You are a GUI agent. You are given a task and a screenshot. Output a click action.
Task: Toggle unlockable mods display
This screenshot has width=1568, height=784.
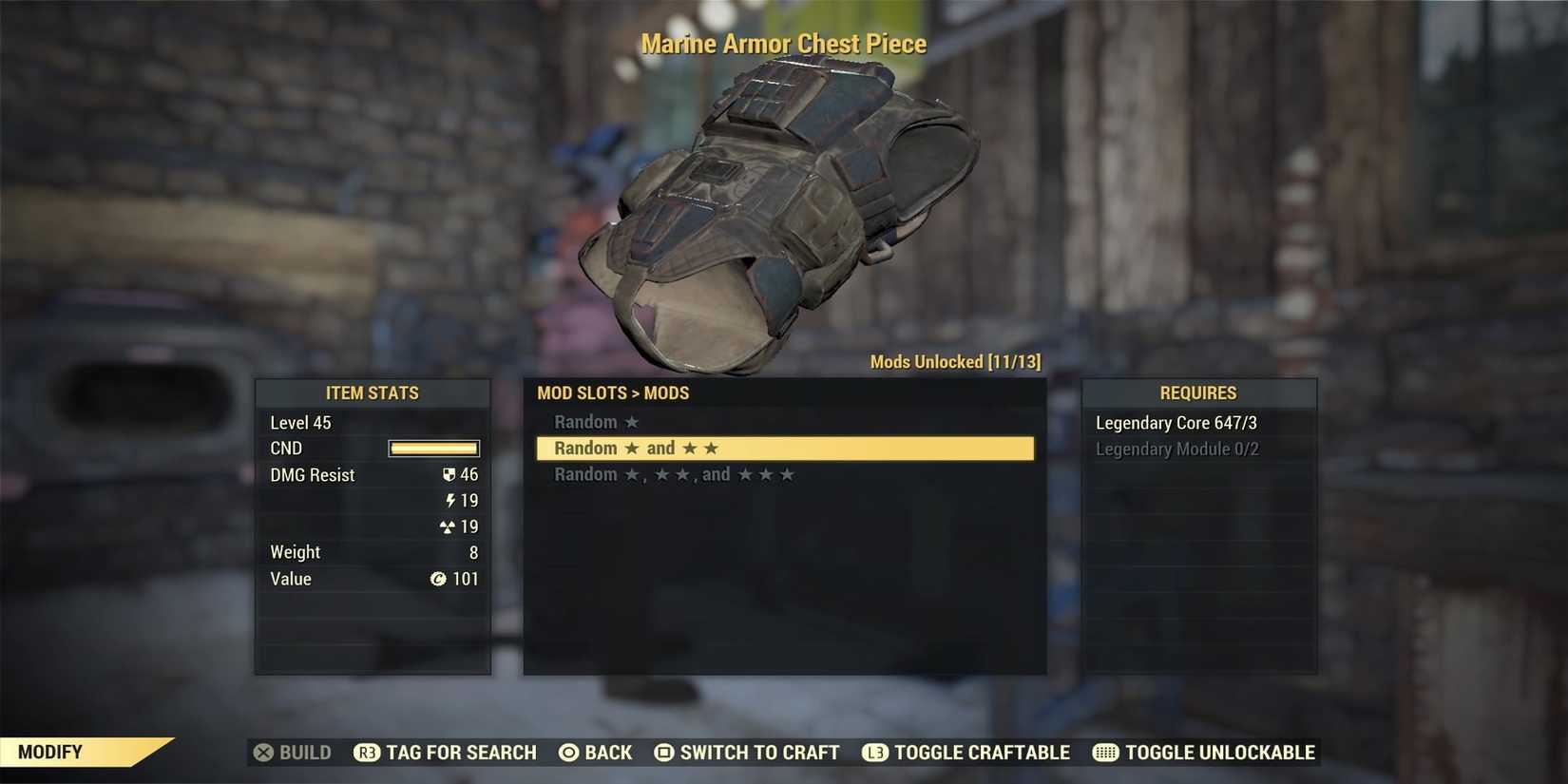click(x=1220, y=752)
